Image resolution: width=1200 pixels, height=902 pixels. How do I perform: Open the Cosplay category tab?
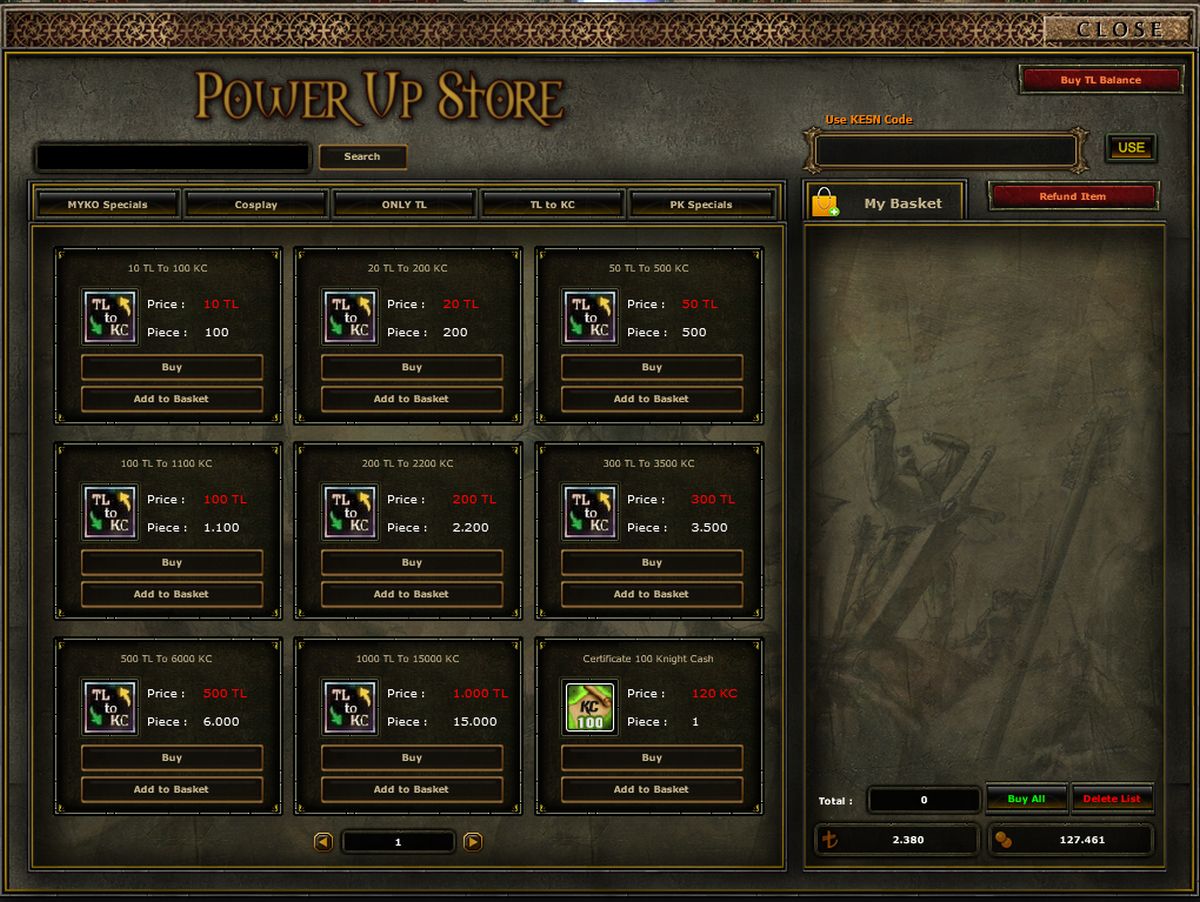(x=256, y=204)
